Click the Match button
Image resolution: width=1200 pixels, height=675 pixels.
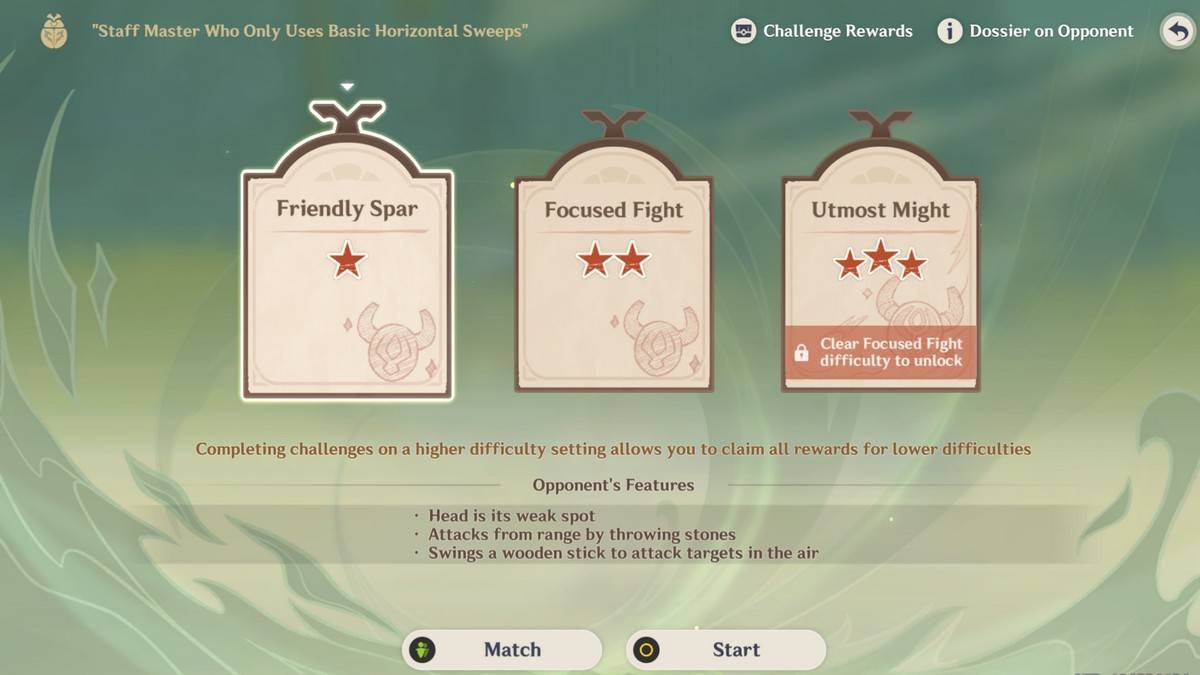(x=502, y=650)
